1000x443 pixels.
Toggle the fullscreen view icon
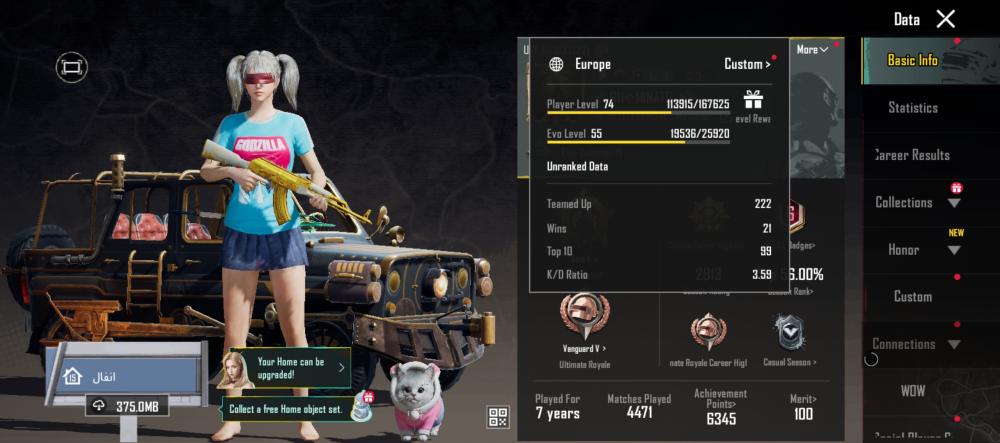coord(71,67)
